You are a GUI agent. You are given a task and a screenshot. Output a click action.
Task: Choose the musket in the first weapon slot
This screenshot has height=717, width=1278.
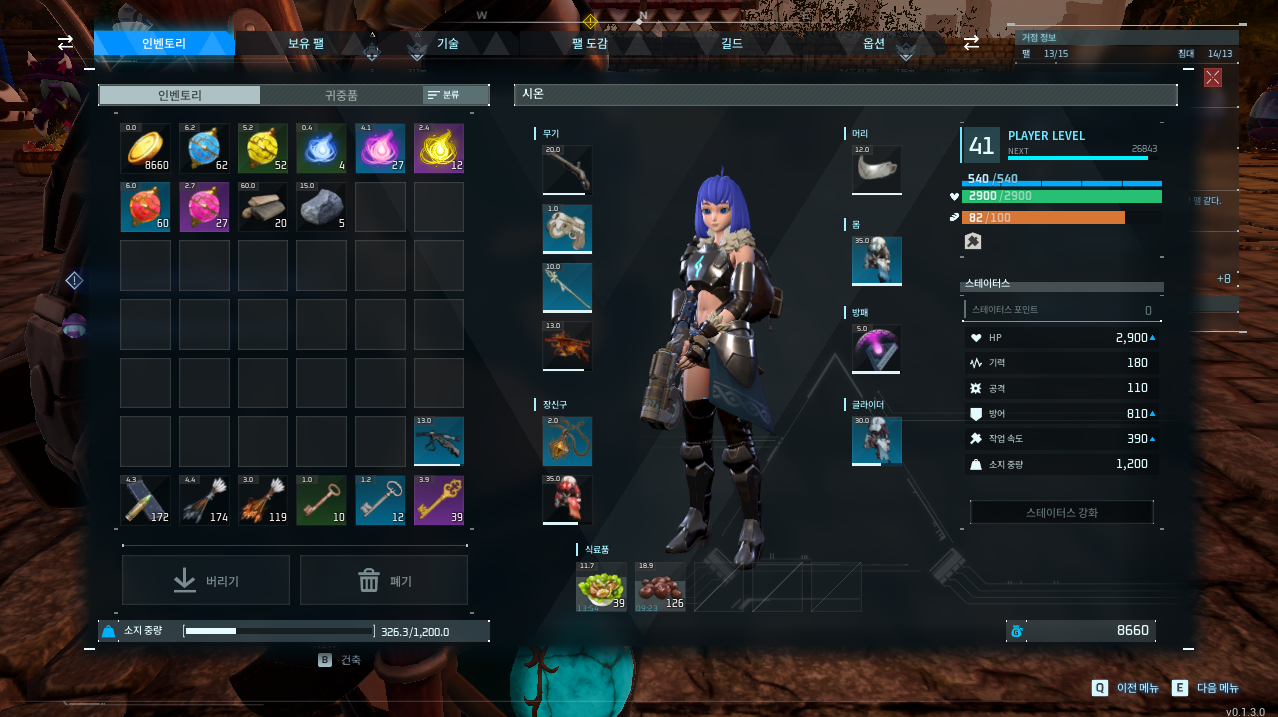567,170
